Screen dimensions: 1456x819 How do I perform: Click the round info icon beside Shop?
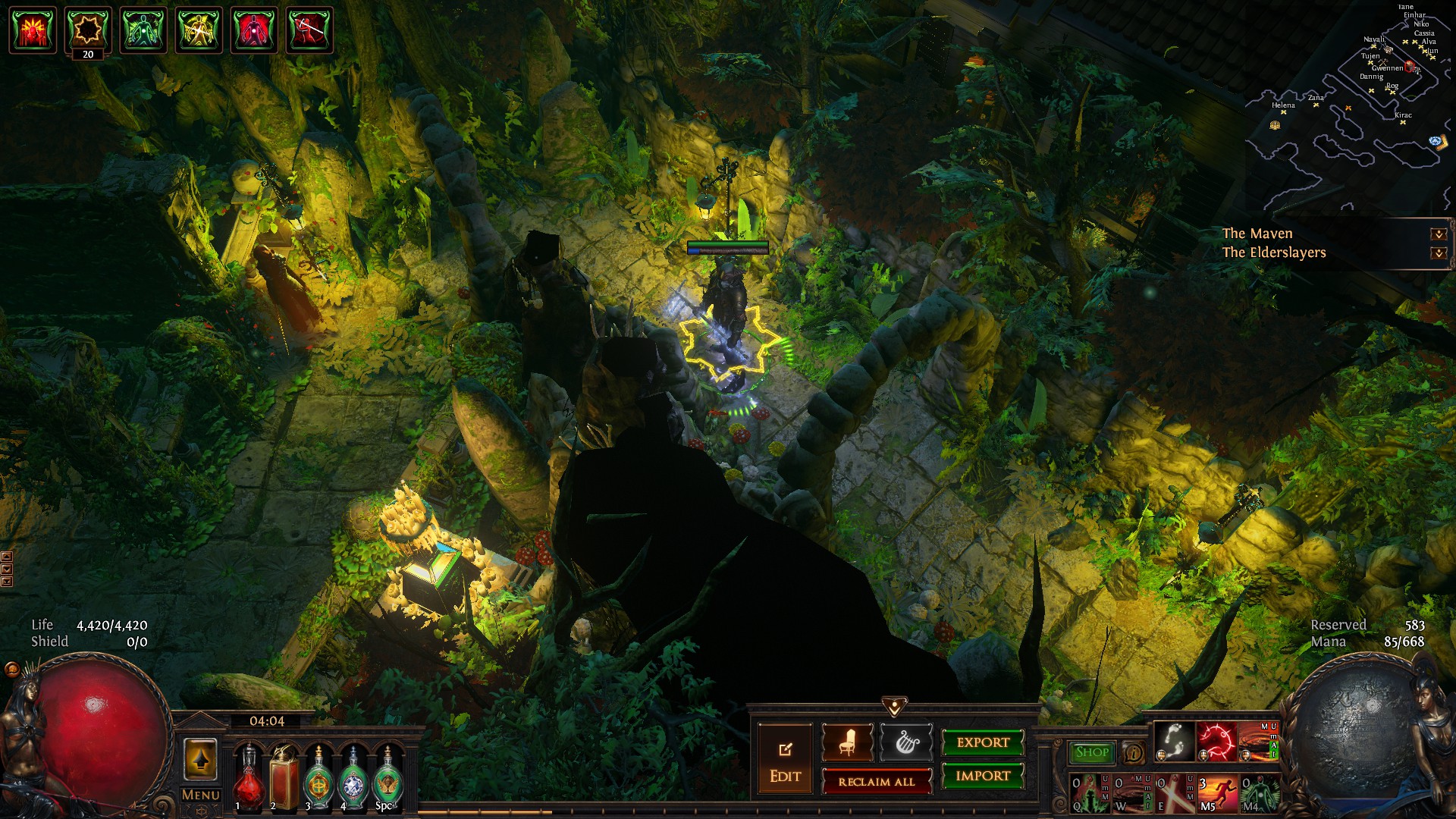coord(1133,753)
